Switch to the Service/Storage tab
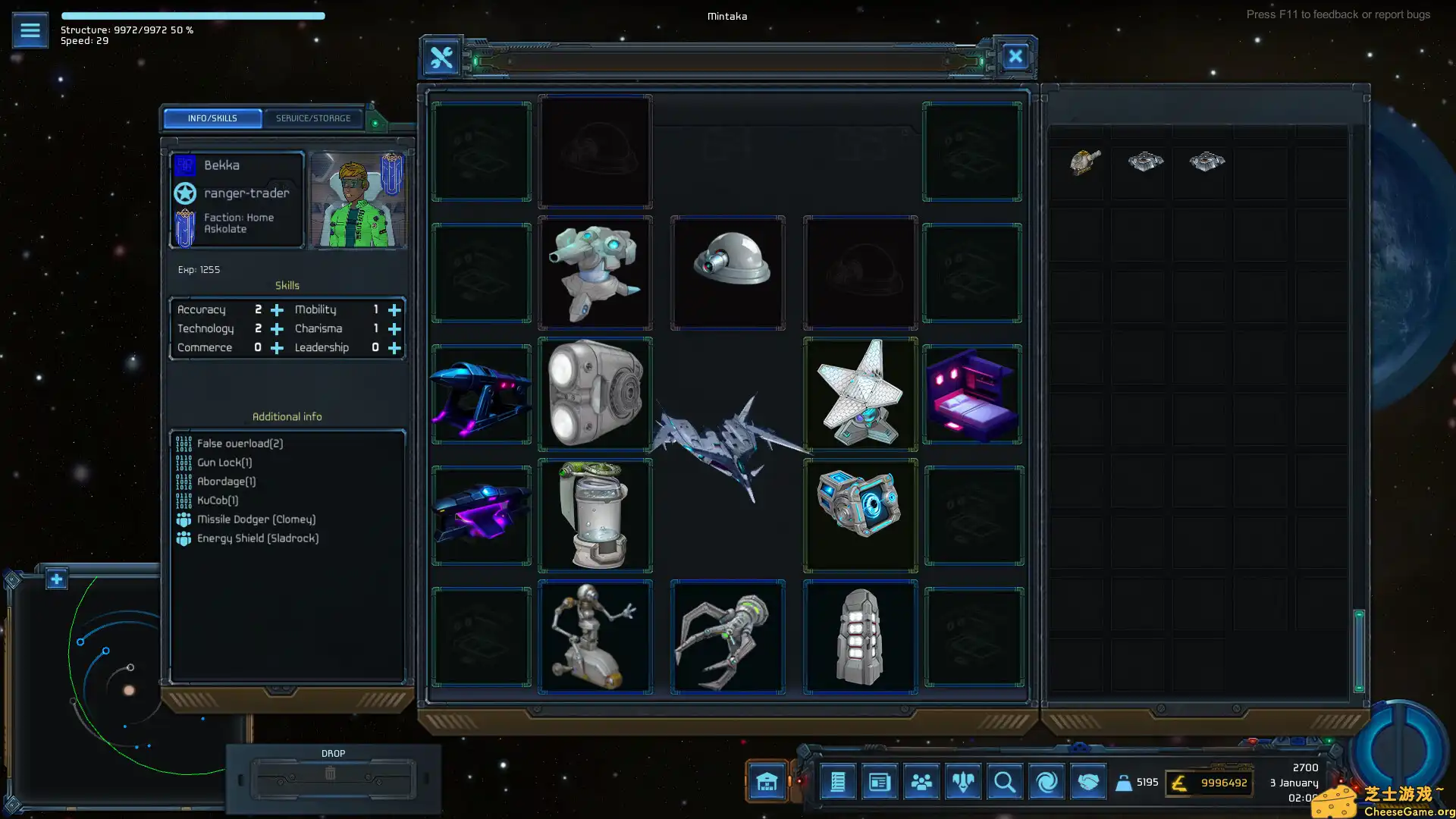 click(312, 118)
